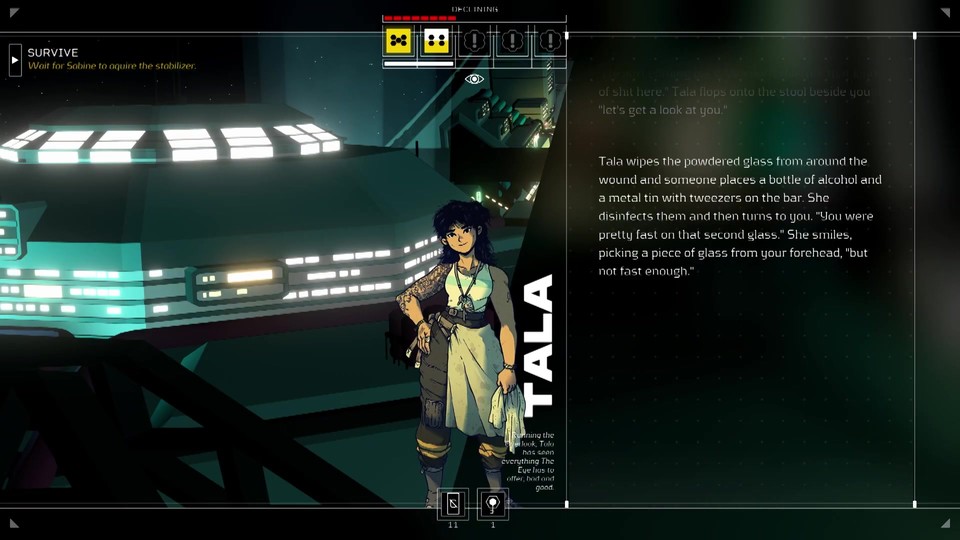
Task: Pick the four-pip die
Action: pyautogui.click(x=436, y=41)
